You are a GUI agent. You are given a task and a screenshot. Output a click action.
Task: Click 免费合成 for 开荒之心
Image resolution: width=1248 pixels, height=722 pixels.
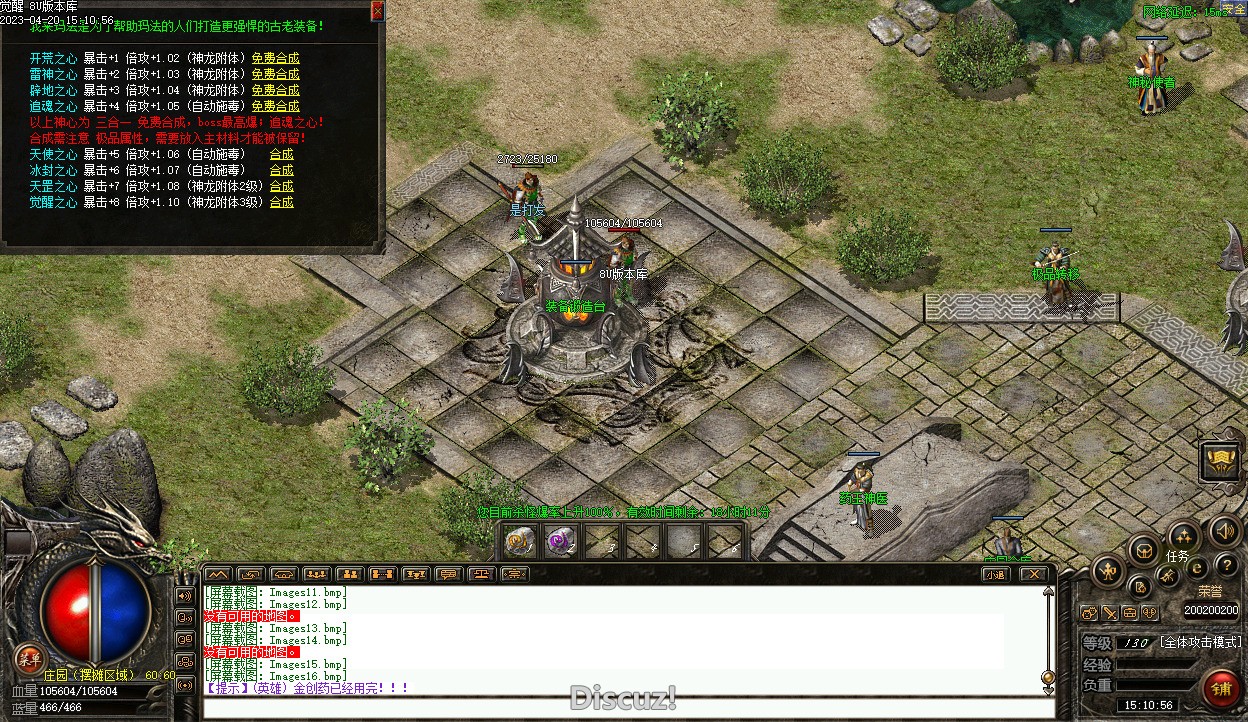[x=275, y=58]
